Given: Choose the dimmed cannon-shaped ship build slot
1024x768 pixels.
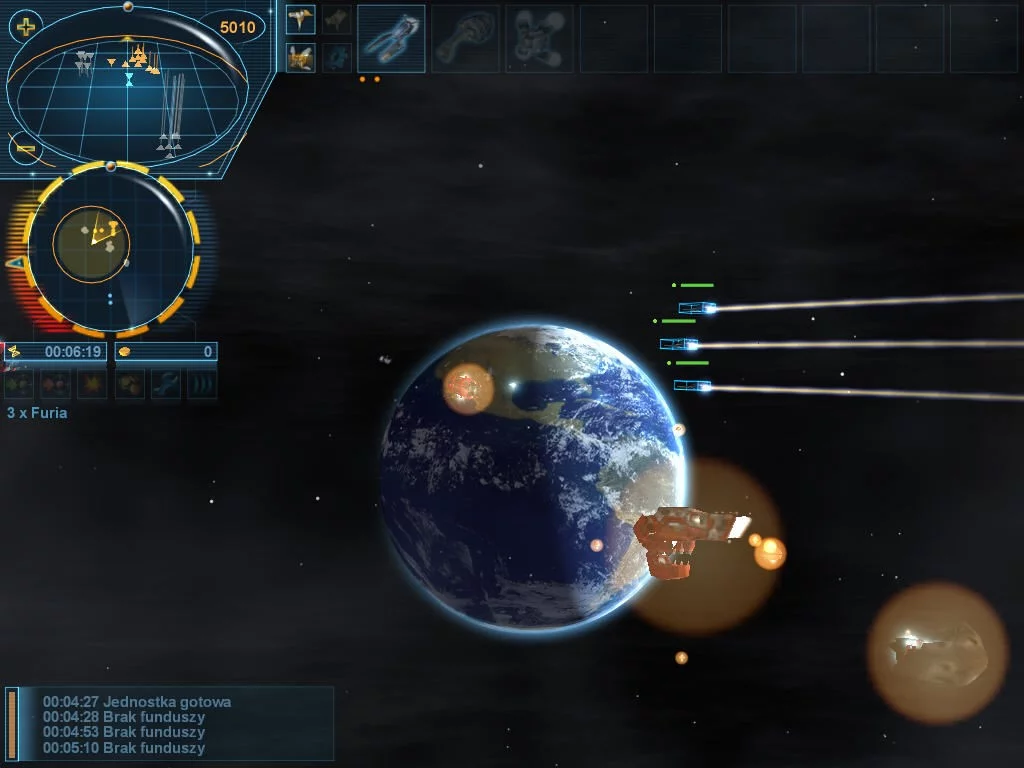Looking at the screenshot, I should click(466, 39).
